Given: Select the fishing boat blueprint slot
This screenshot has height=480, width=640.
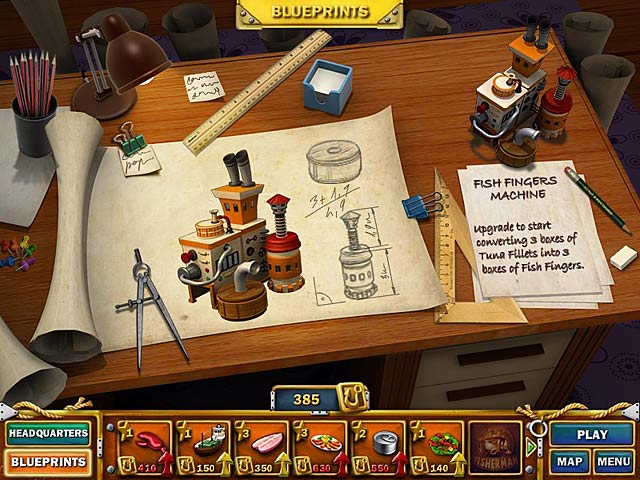Looking at the screenshot, I should [204, 446].
